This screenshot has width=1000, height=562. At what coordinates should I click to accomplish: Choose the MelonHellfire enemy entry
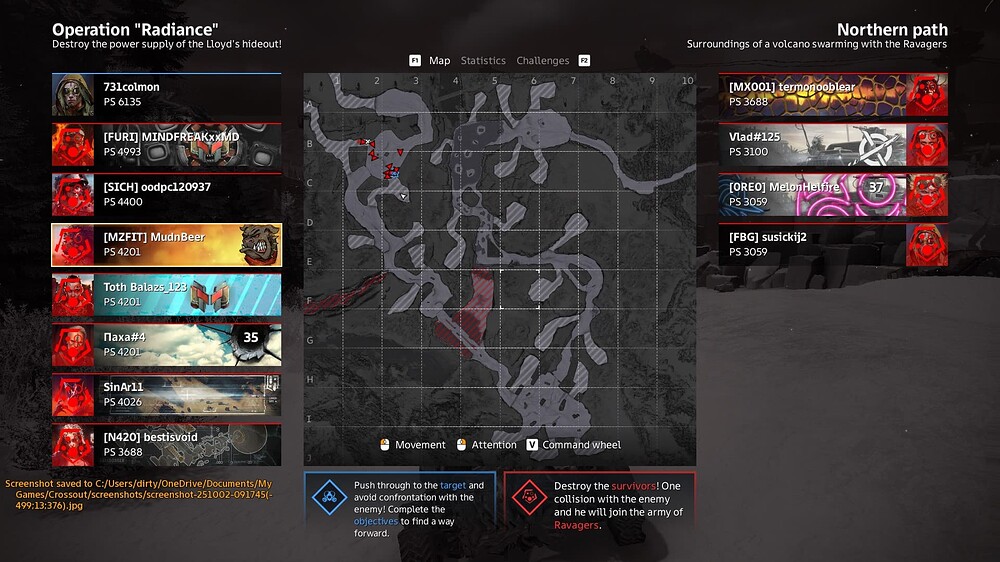tap(833, 195)
